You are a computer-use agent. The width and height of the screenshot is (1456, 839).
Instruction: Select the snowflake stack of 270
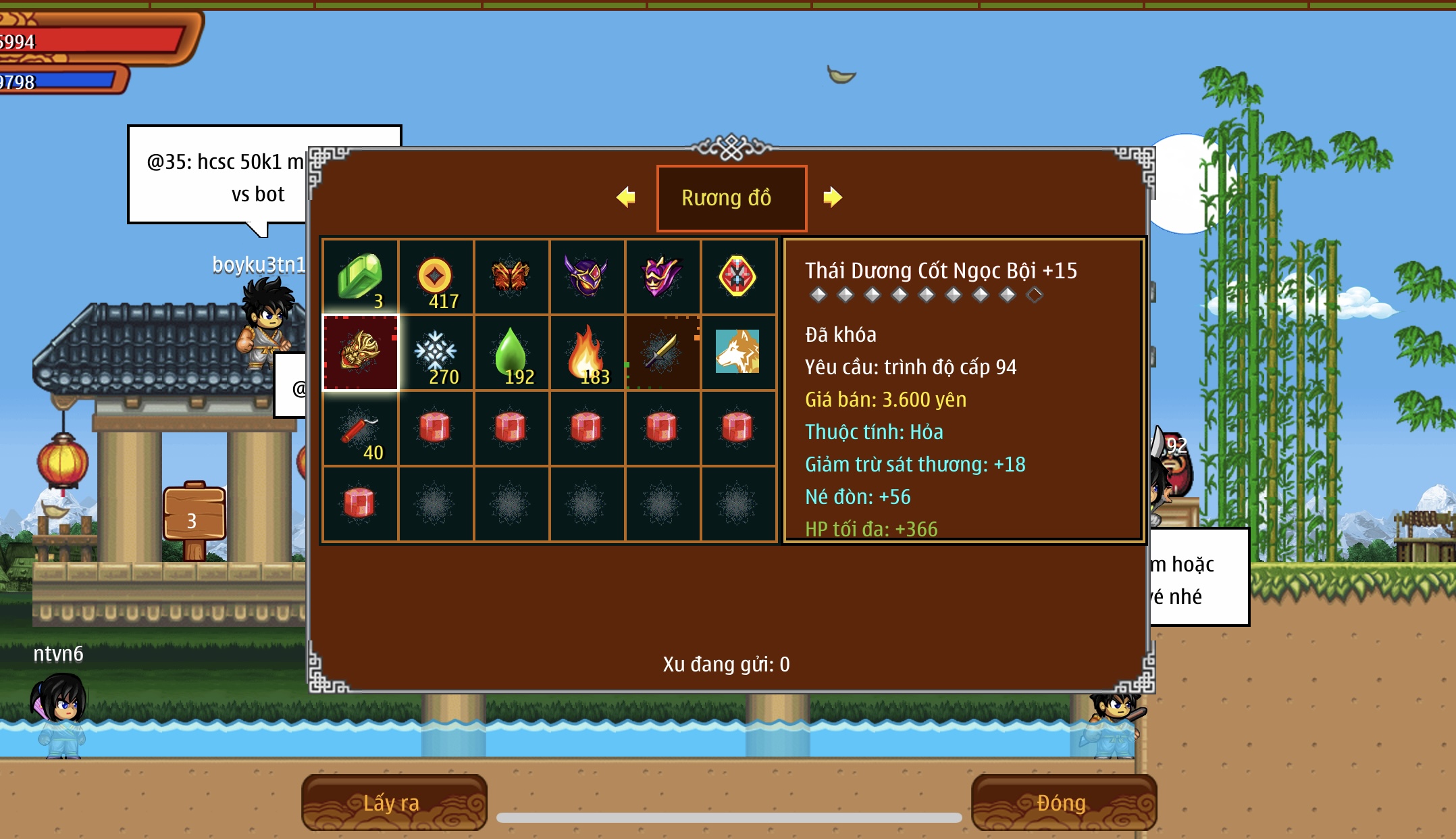click(x=436, y=352)
